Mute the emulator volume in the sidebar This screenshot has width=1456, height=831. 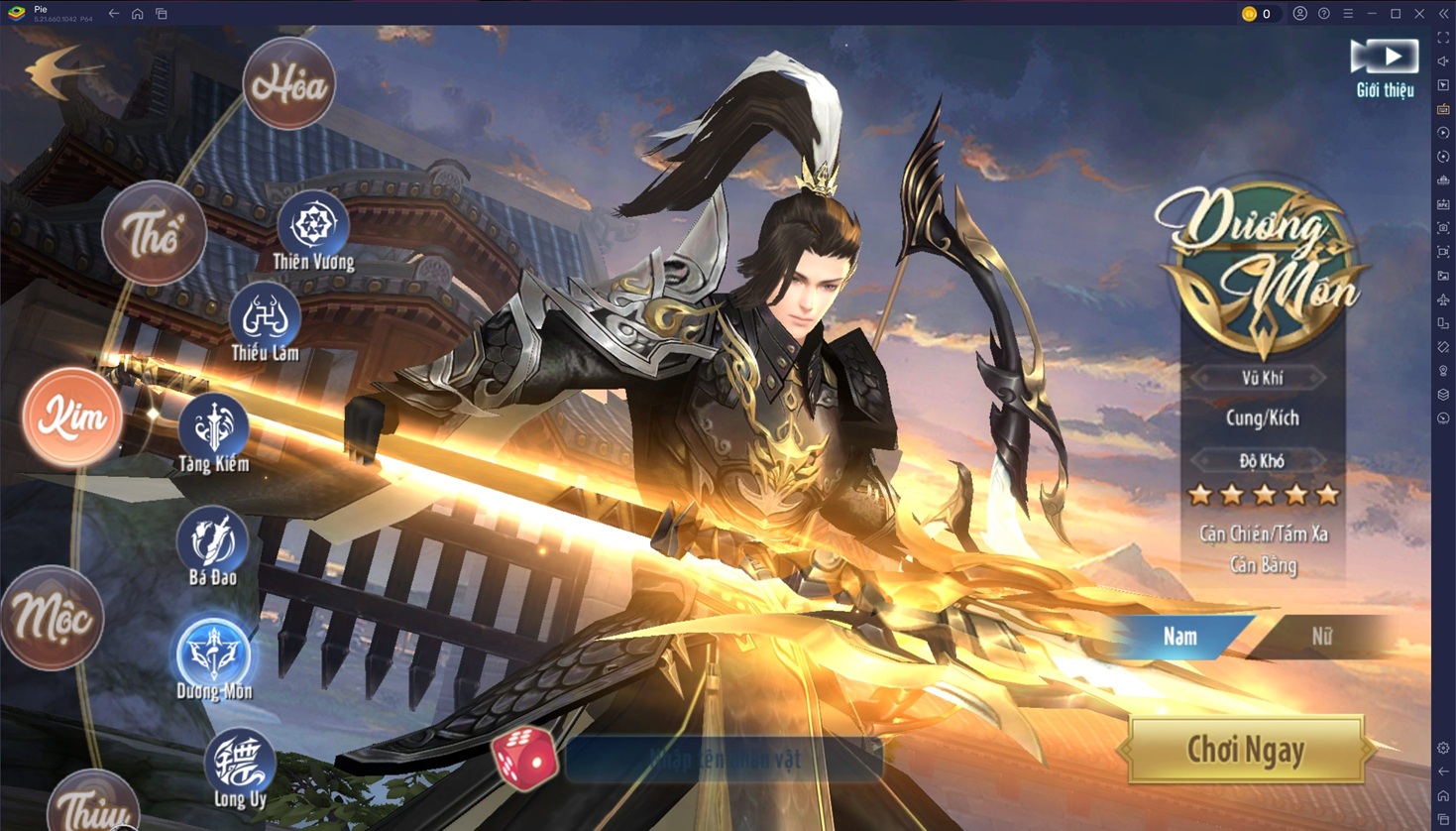(x=1443, y=62)
